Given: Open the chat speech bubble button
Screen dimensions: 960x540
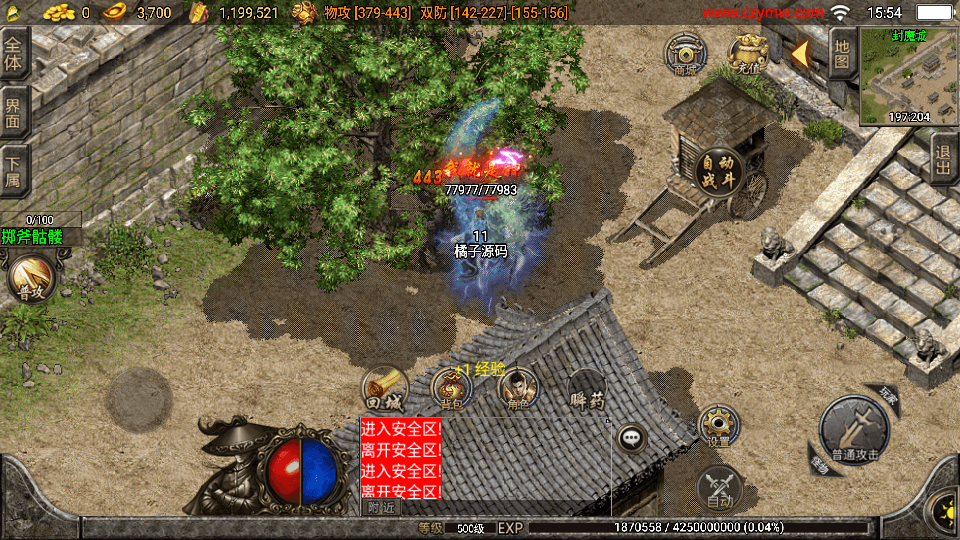Looking at the screenshot, I should (x=631, y=437).
